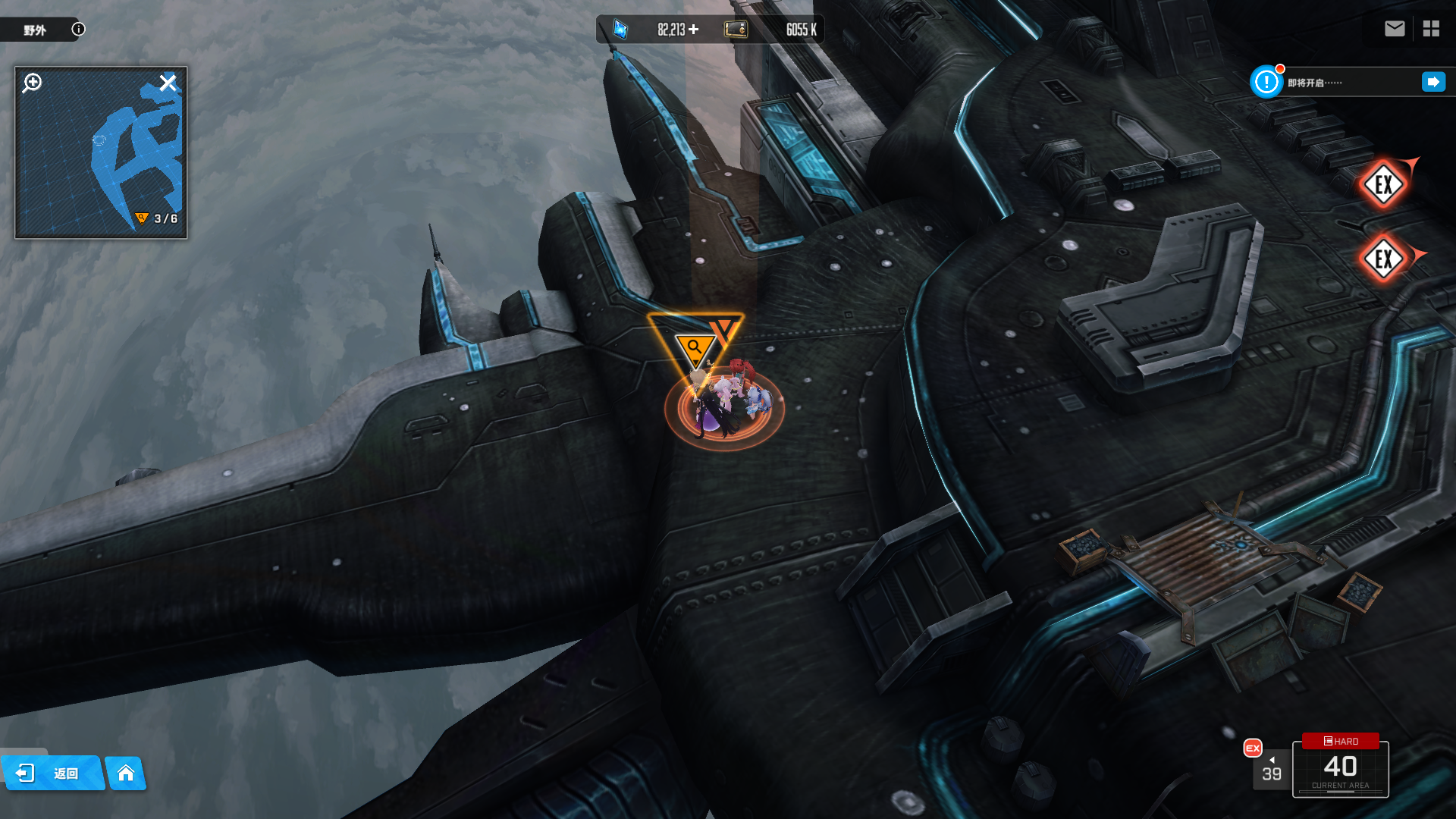The width and height of the screenshot is (1456, 819).
Task: Click the info icon beside 野外
Action: (78, 29)
